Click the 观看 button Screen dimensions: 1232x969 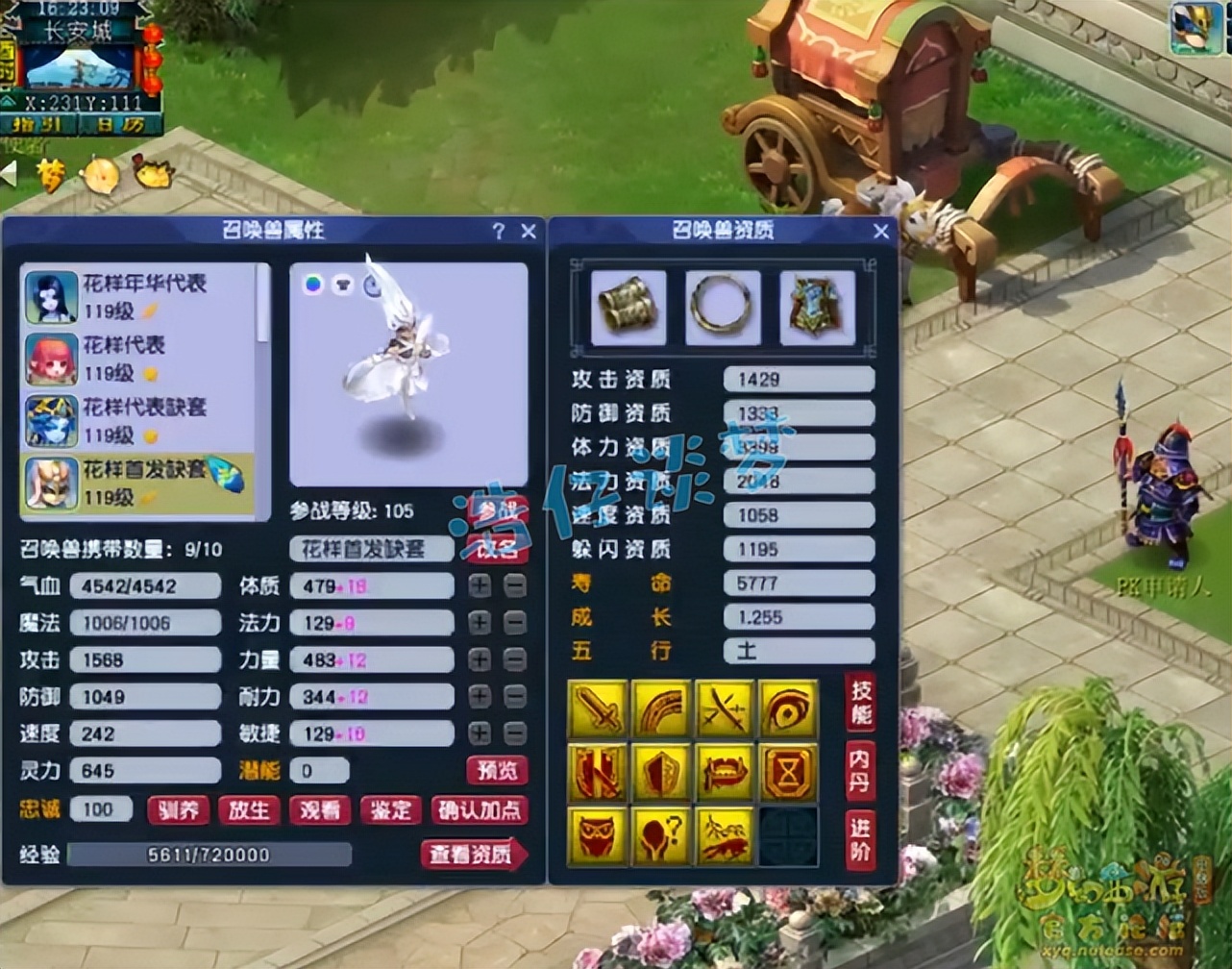(x=319, y=810)
